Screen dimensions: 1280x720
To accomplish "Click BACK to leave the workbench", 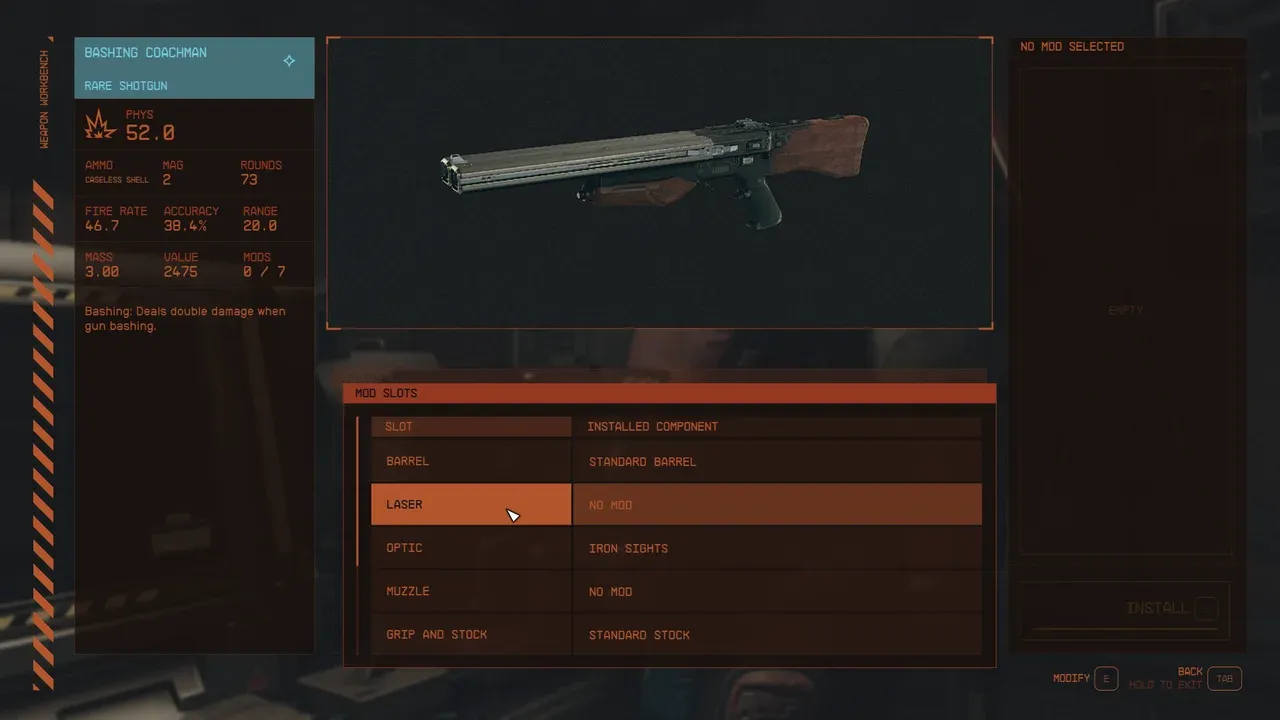I will [1190, 671].
